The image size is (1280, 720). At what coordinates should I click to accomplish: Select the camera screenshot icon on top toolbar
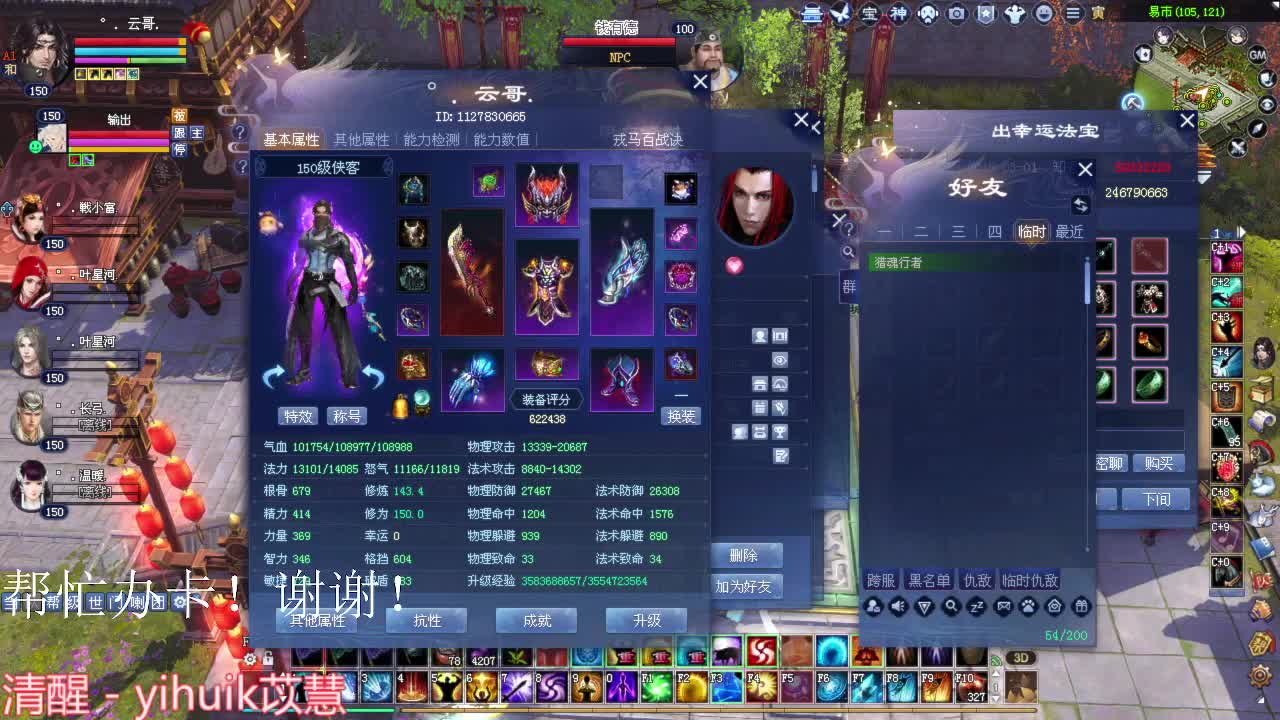click(x=955, y=14)
